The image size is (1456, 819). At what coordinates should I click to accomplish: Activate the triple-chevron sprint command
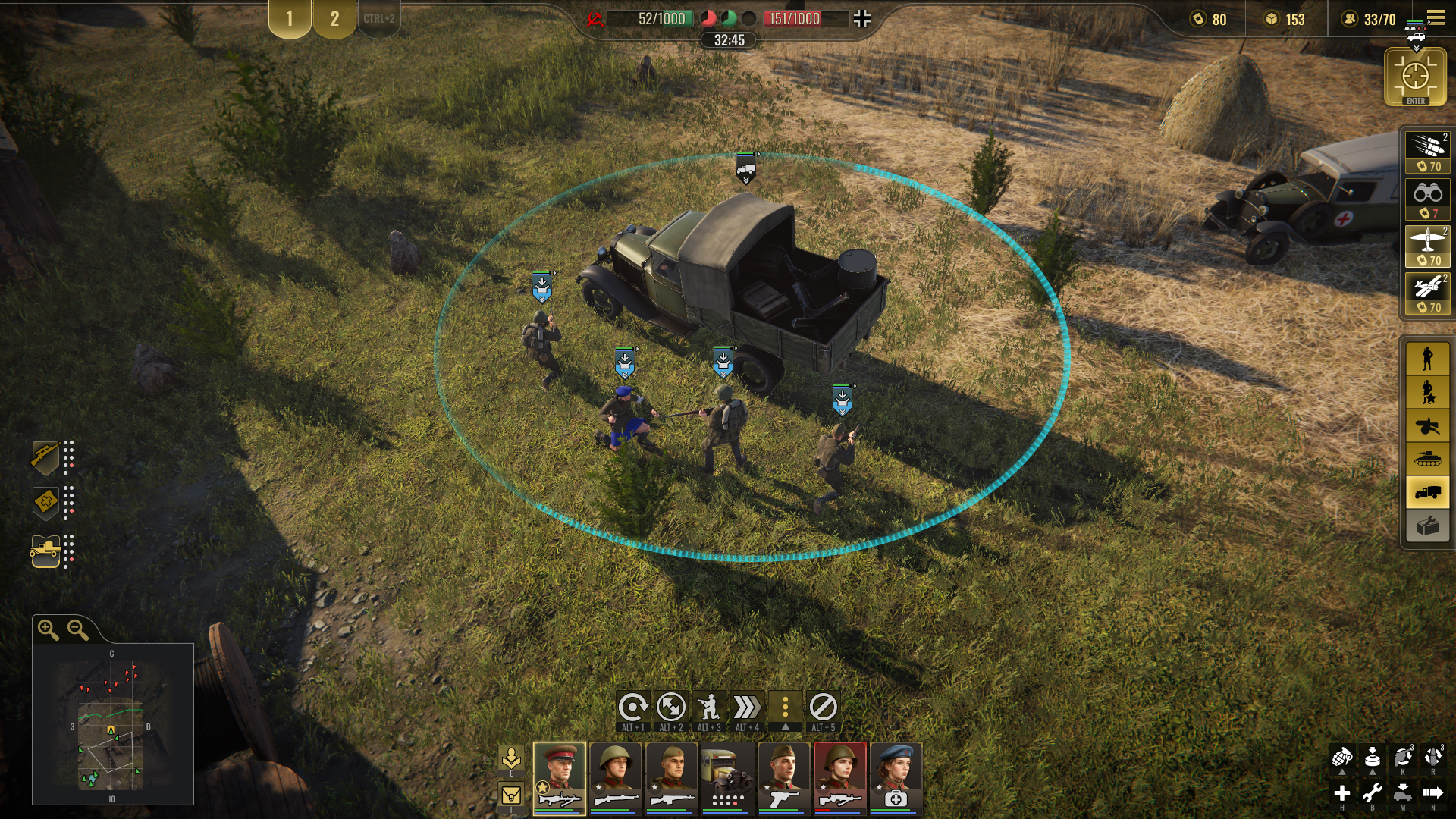[x=747, y=708]
